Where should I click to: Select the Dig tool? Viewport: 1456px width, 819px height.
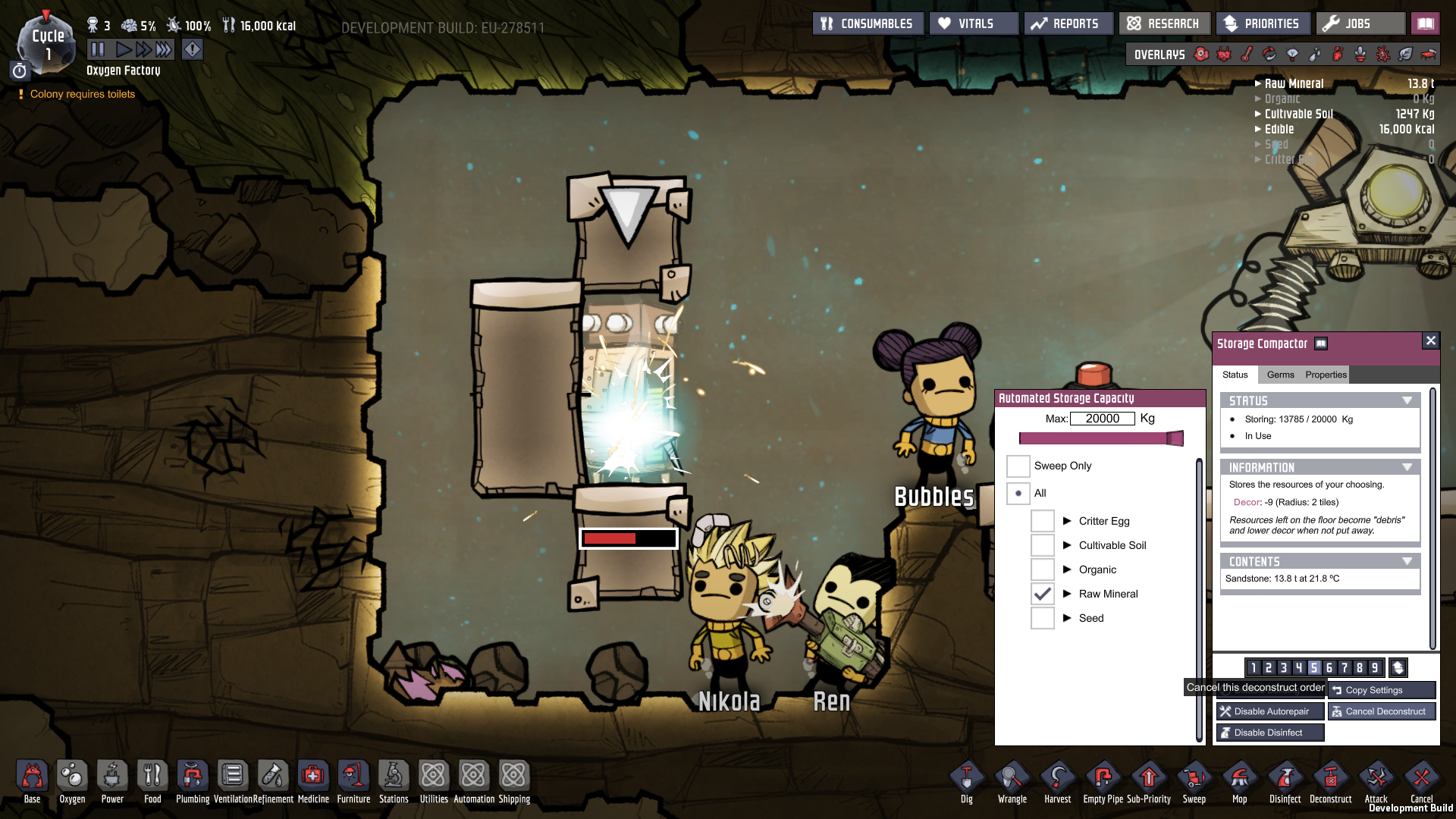pos(966,781)
